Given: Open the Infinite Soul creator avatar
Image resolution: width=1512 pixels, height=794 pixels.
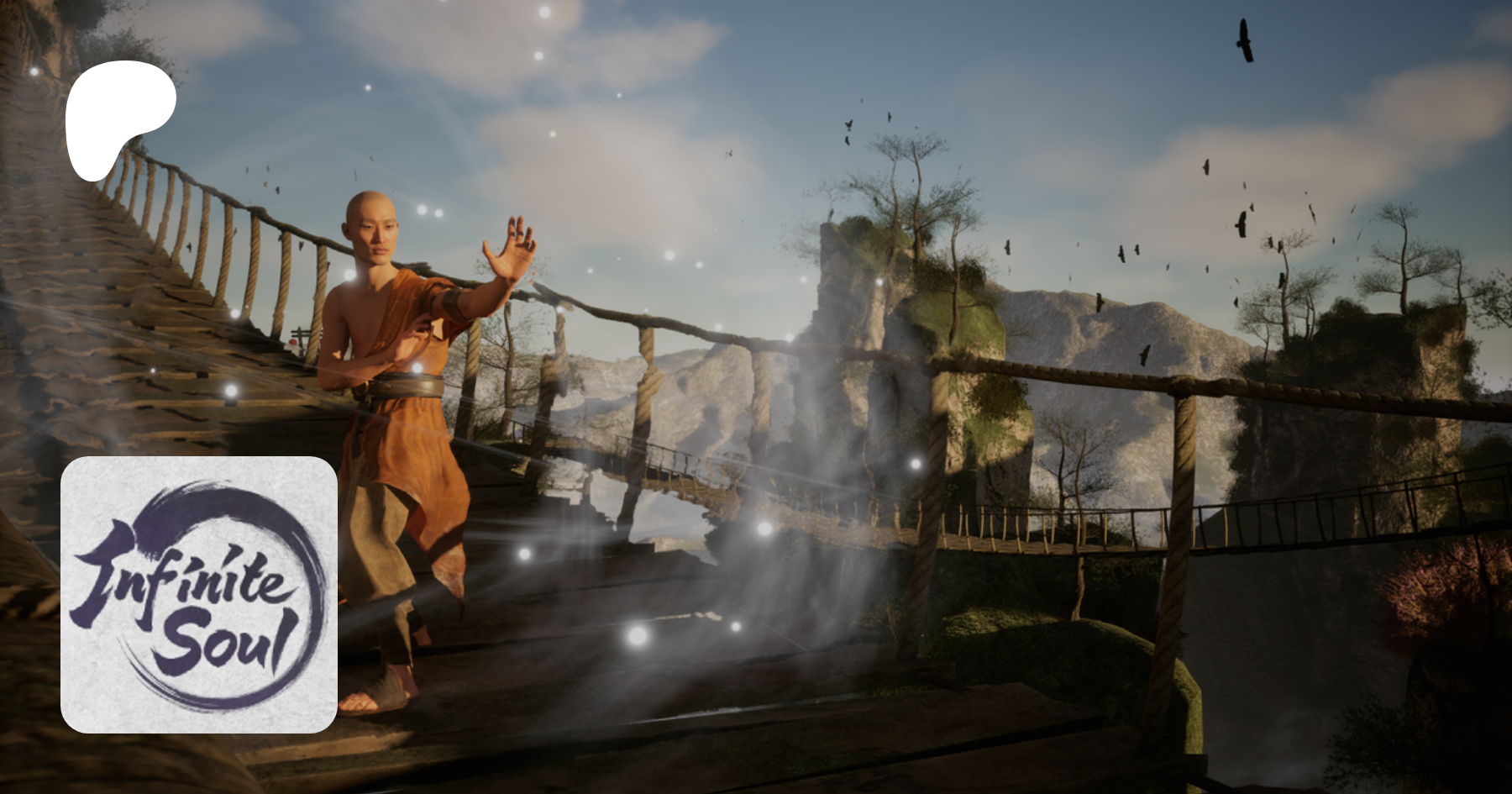Looking at the screenshot, I should point(199,594).
